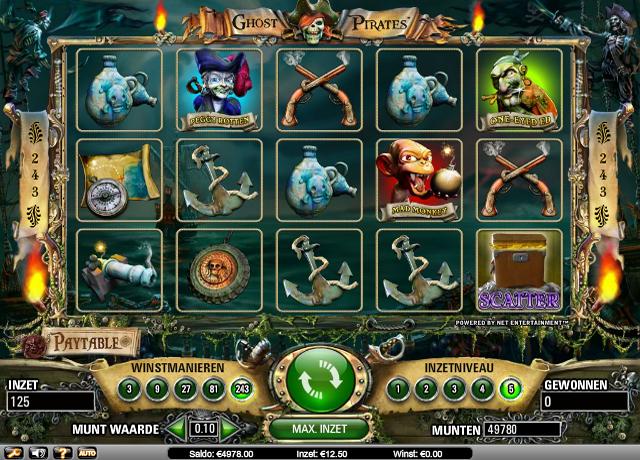
Task: Select 9 winstmanieren
Action: click(x=156, y=389)
